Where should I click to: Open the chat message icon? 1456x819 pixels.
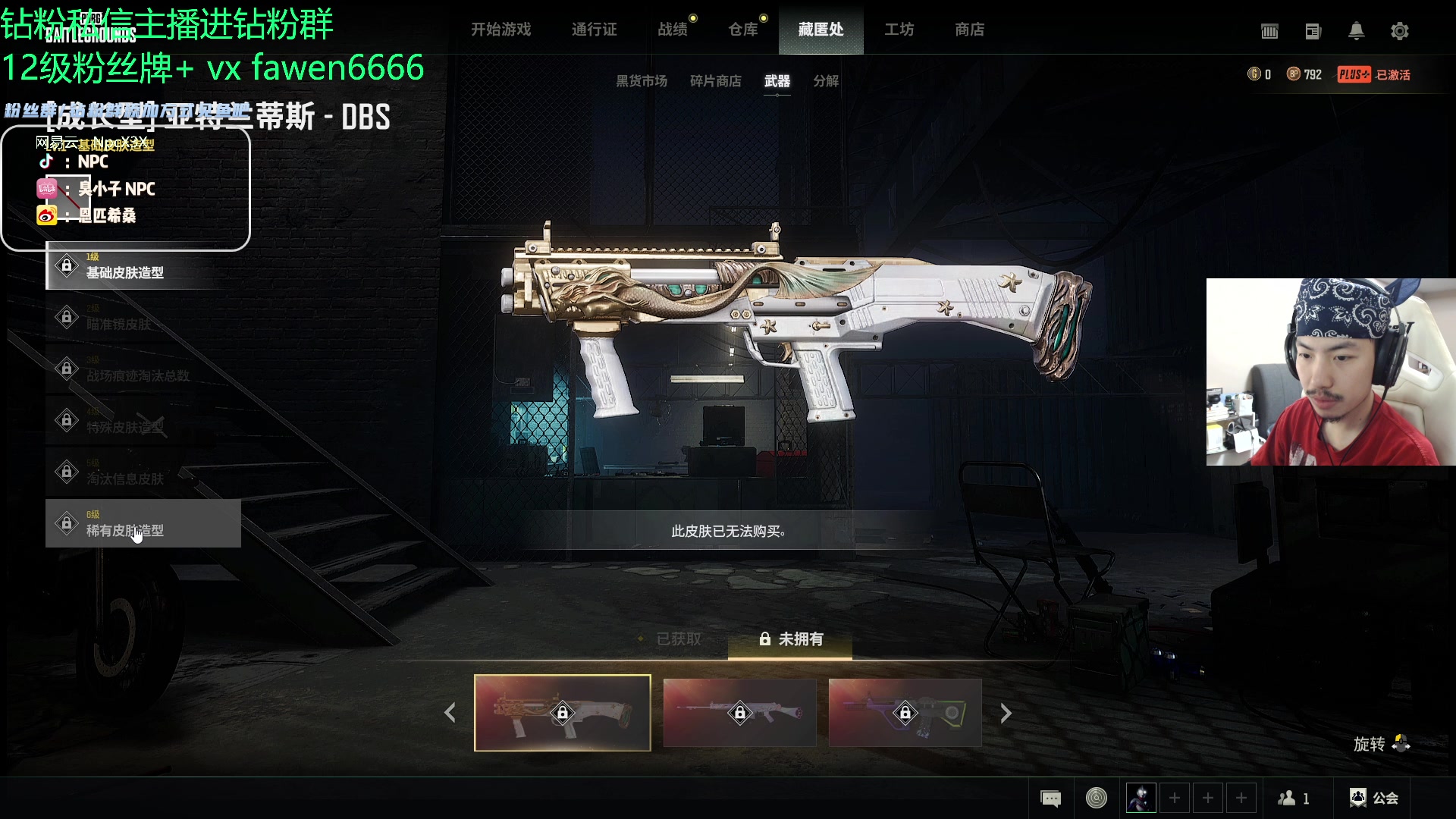[1050, 799]
